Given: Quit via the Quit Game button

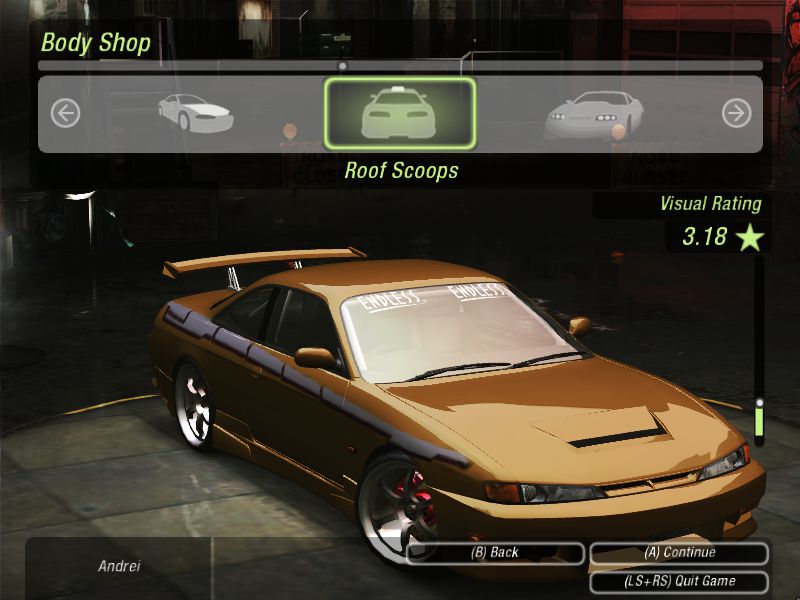Looking at the screenshot, I should (x=680, y=581).
